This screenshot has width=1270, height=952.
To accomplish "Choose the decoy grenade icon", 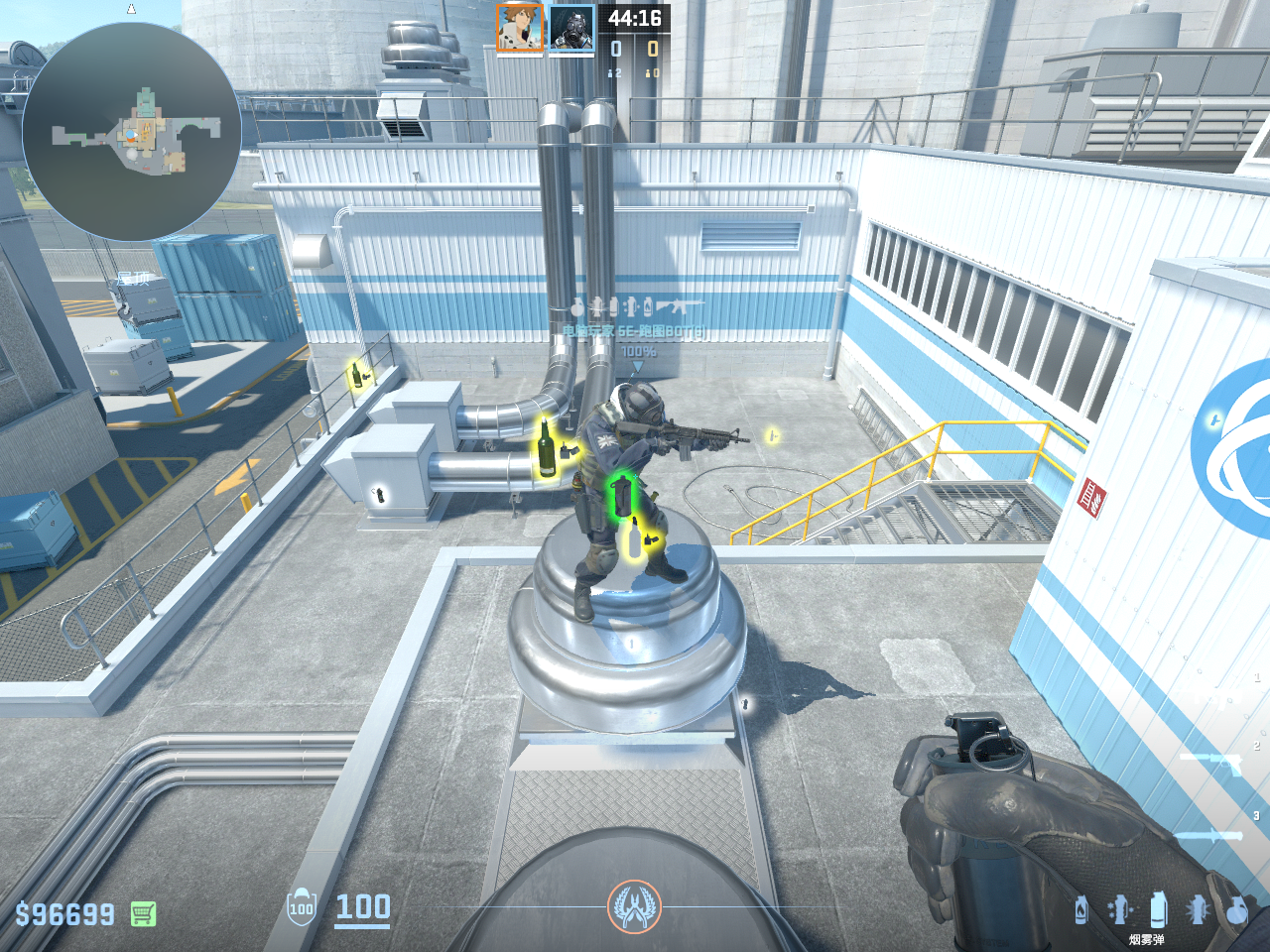I will coord(1120,909).
